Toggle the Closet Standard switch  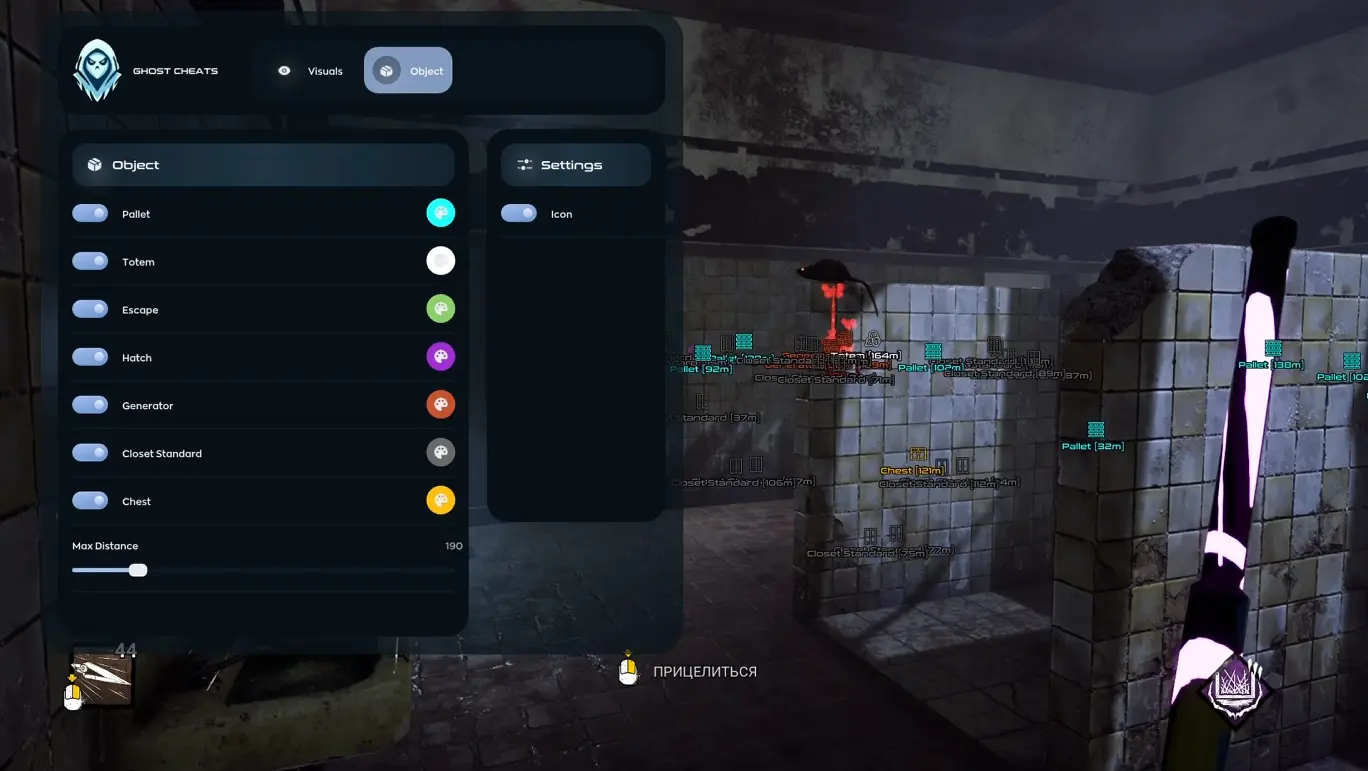click(90, 453)
